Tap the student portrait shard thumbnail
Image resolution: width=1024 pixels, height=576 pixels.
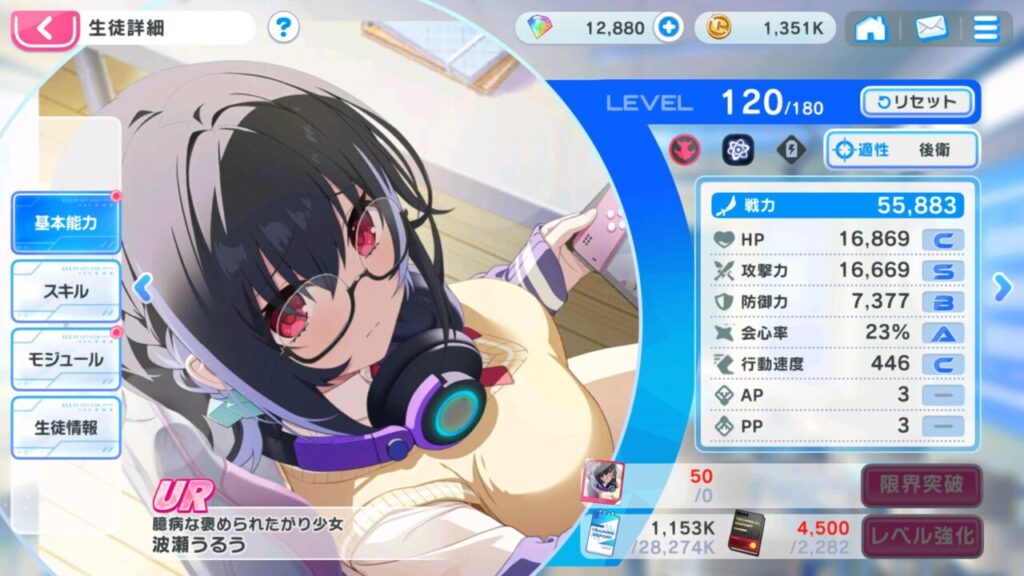[x=603, y=481]
